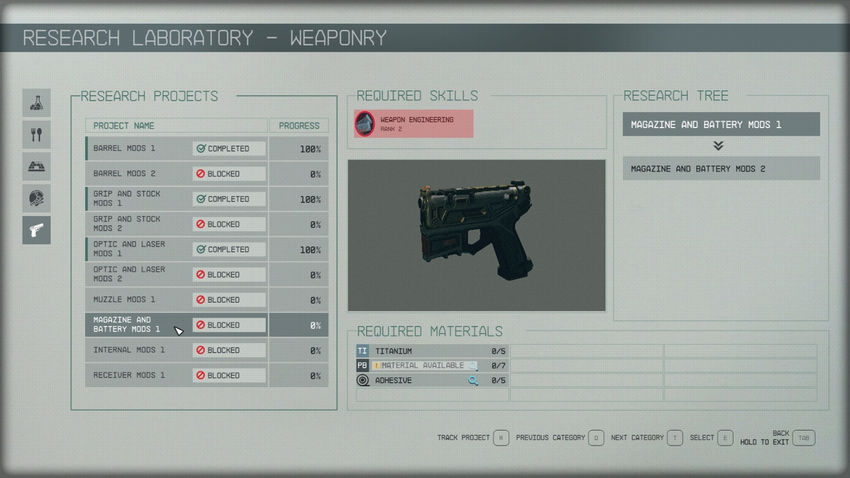Choose the Barrel Mods 2 project row
The height and width of the screenshot is (478, 850).
click(176, 174)
